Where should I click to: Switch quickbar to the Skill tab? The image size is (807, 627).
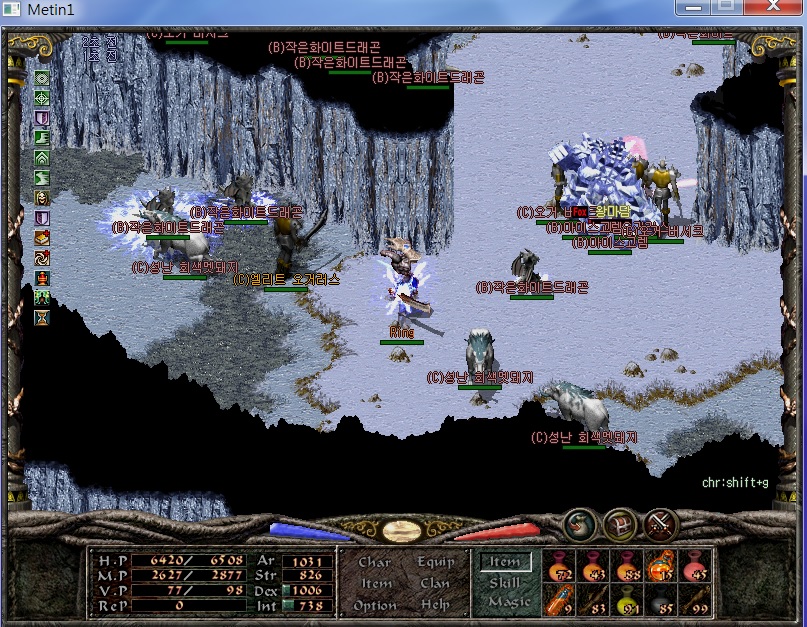[505, 582]
